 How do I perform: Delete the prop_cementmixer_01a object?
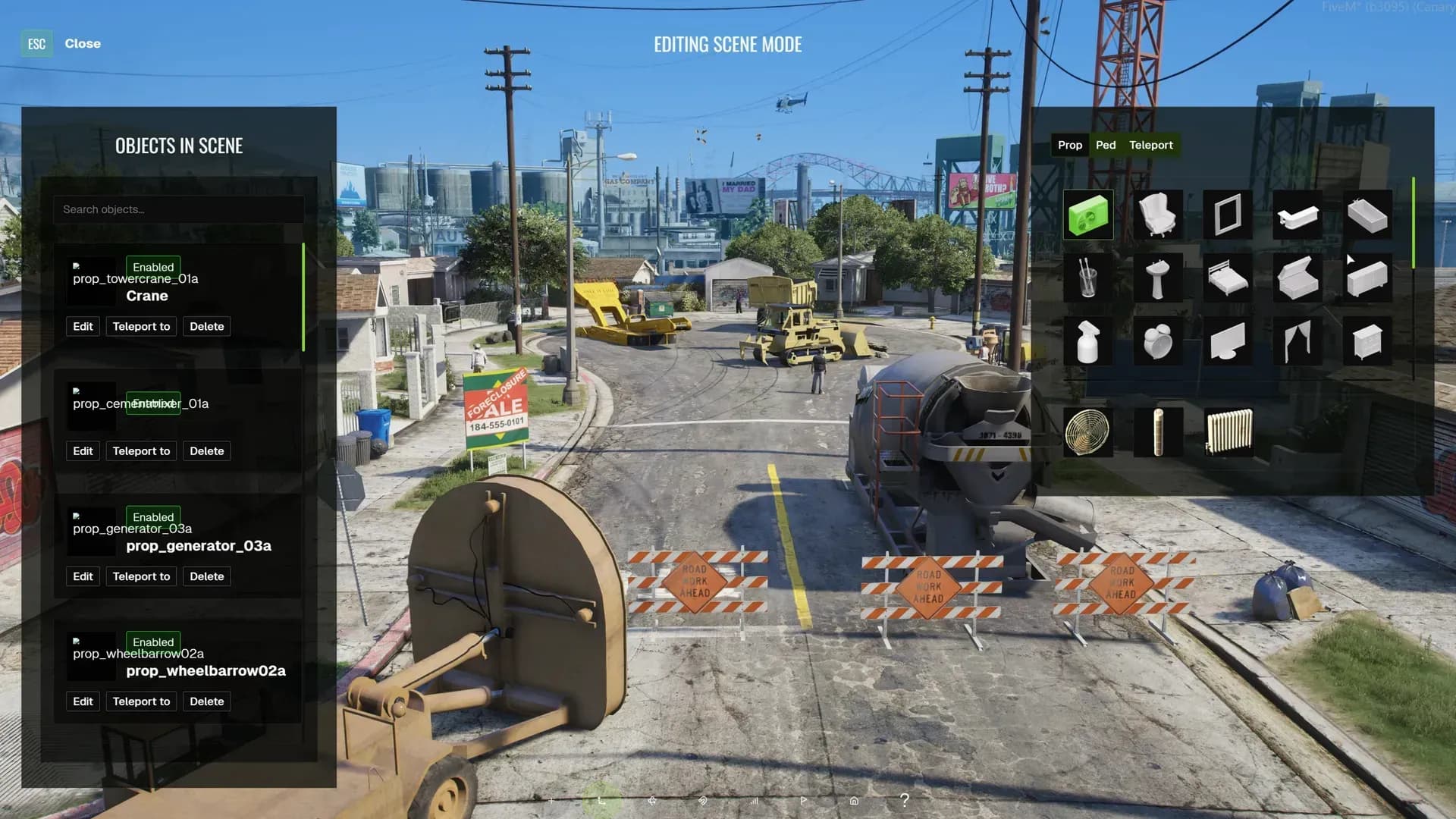[206, 451]
